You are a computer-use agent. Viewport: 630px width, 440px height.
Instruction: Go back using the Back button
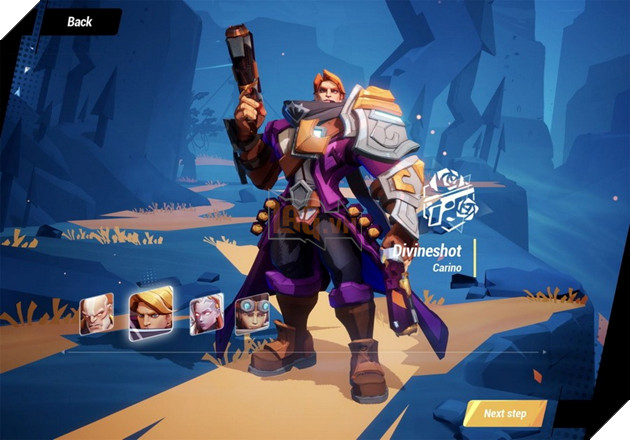point(78,21)
